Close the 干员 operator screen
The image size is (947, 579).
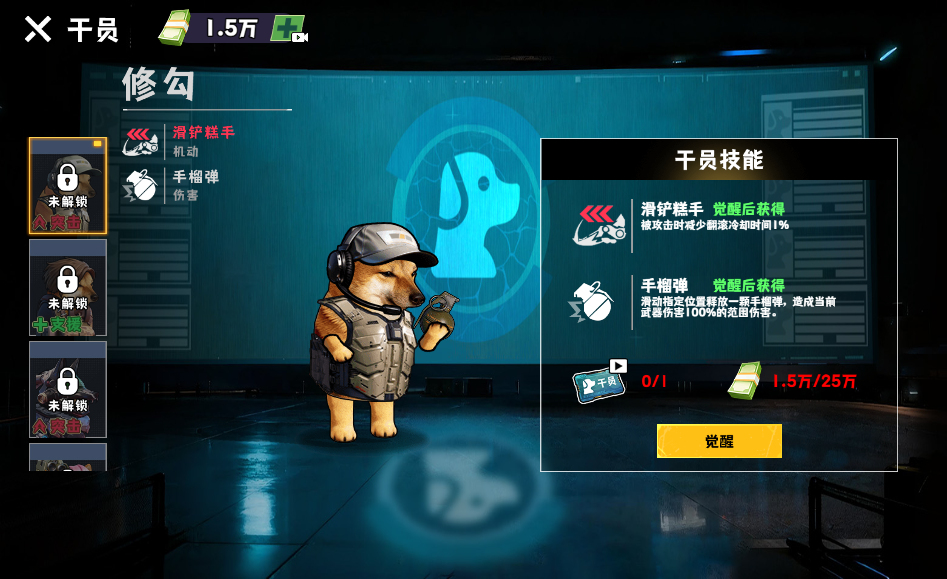[x=38, y=29]
